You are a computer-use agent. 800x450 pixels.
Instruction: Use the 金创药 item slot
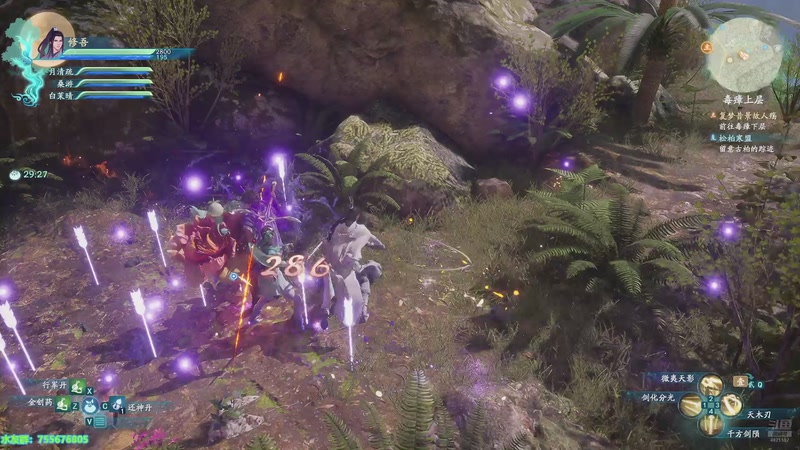click(x=62, y=404)
